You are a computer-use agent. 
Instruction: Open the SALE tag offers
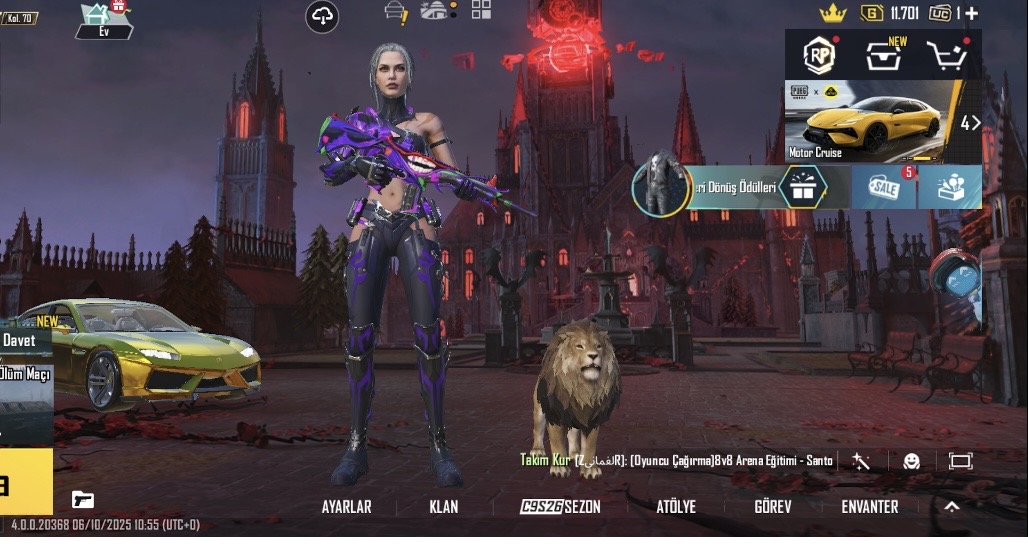click(884, 186)
